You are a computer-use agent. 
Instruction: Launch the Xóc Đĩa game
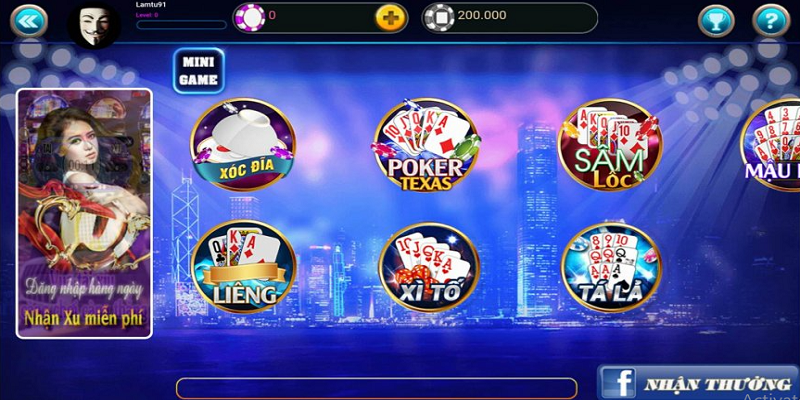point(243,145)
